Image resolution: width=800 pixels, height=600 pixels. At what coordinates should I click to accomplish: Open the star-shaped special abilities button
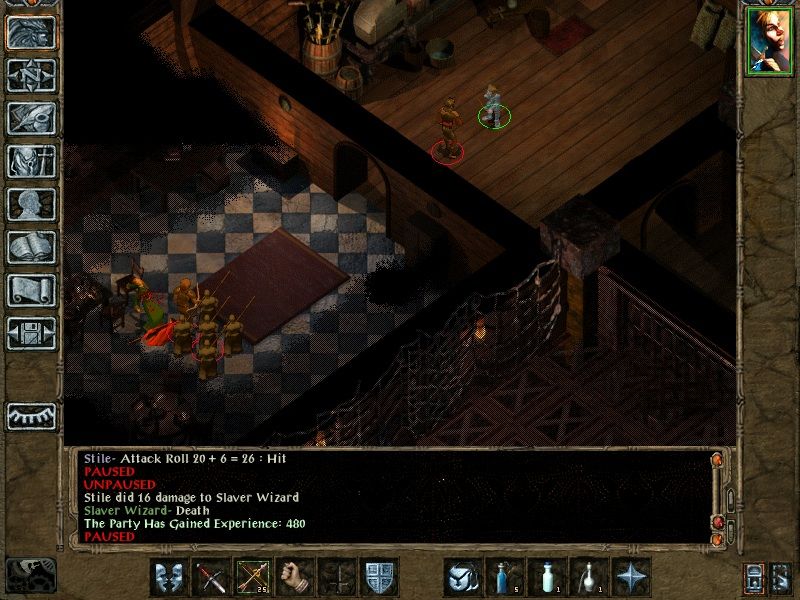click(x=631, y=577)
